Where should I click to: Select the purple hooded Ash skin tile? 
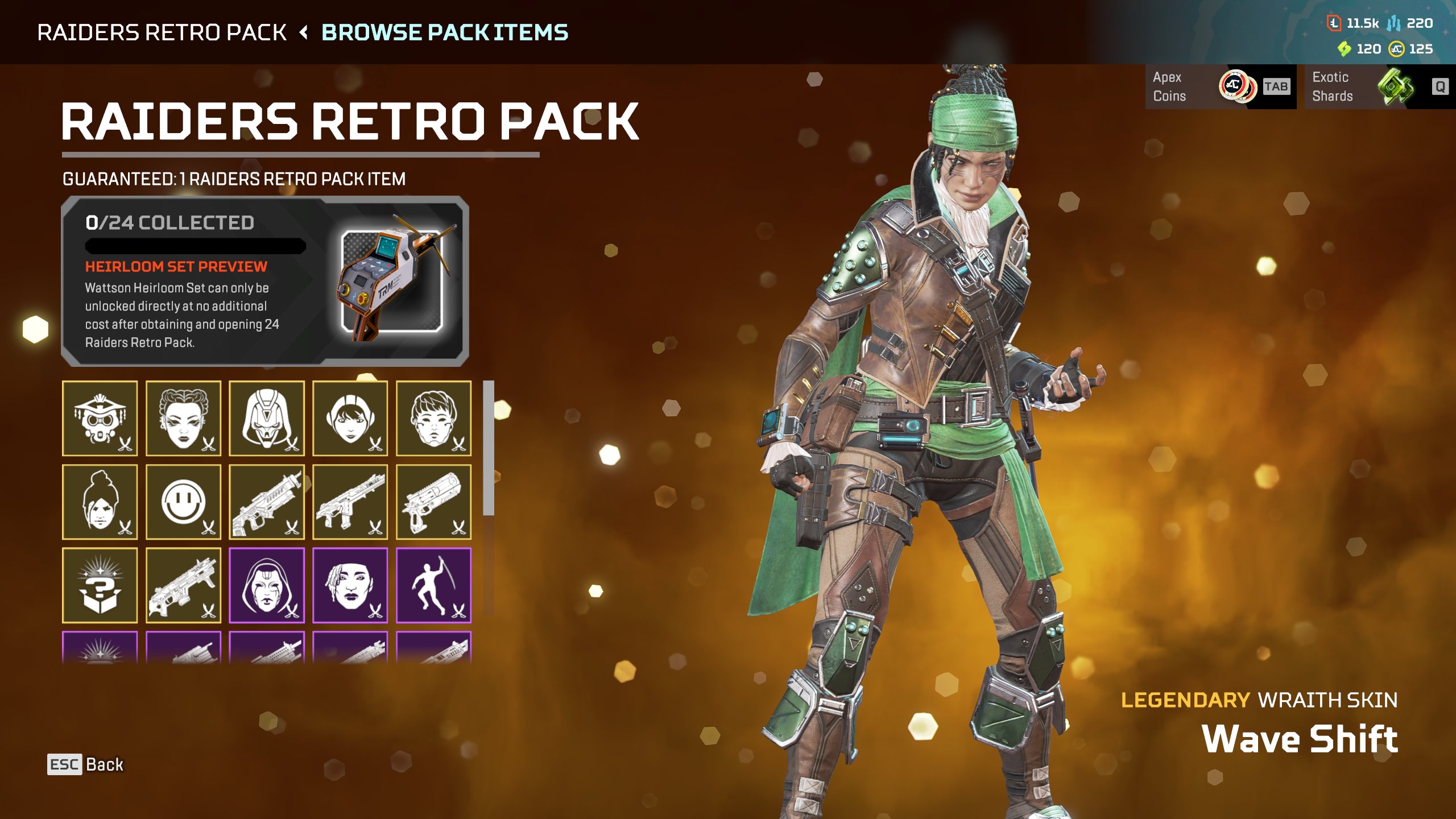267,586
